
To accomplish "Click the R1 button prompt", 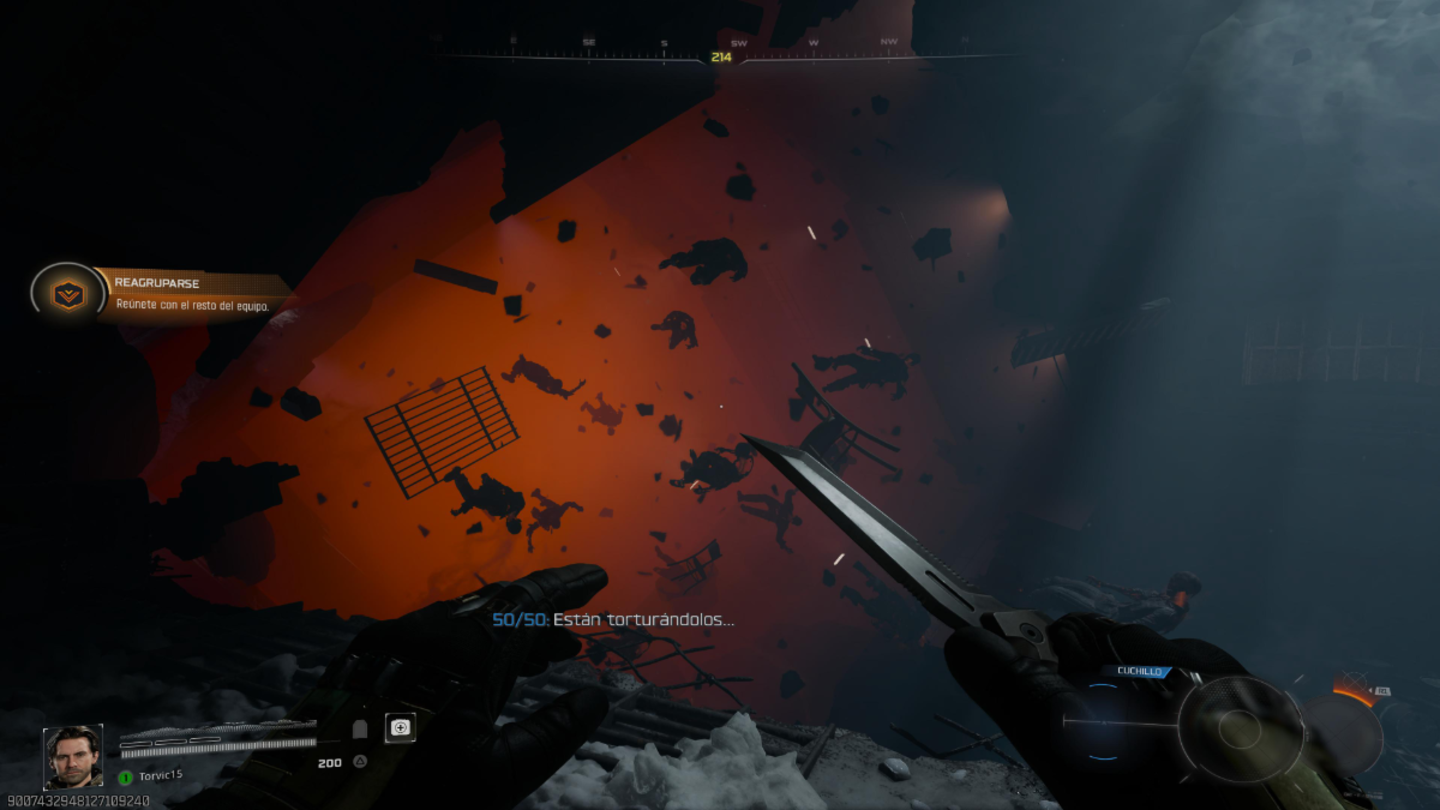I will coord(1384,691).
